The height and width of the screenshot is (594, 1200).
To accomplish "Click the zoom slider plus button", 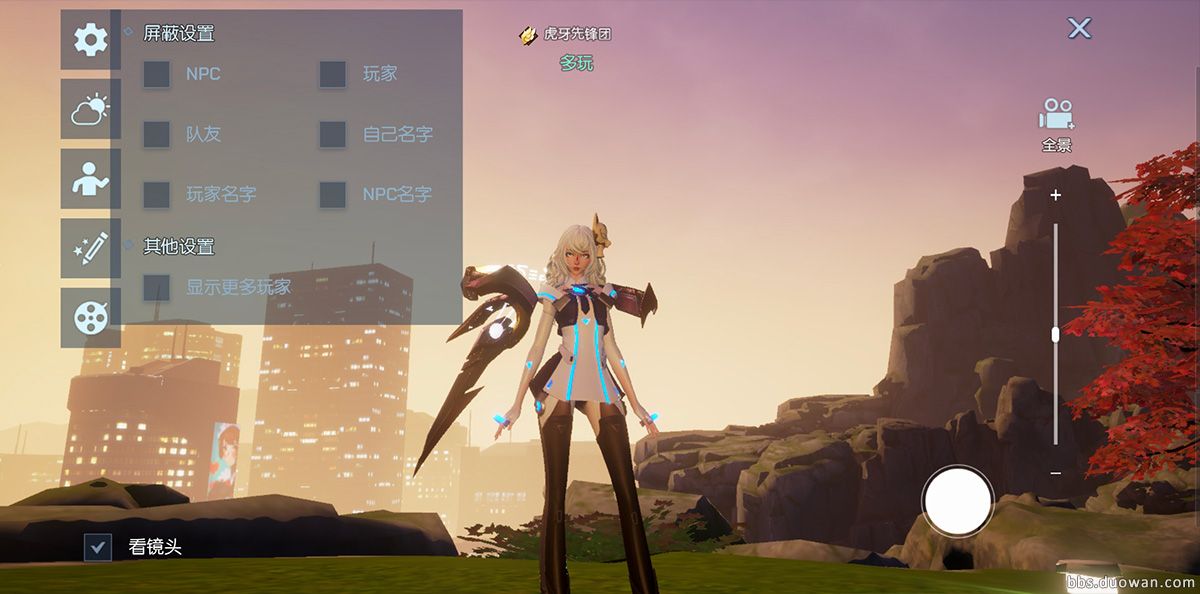I will coord(1055,196).
